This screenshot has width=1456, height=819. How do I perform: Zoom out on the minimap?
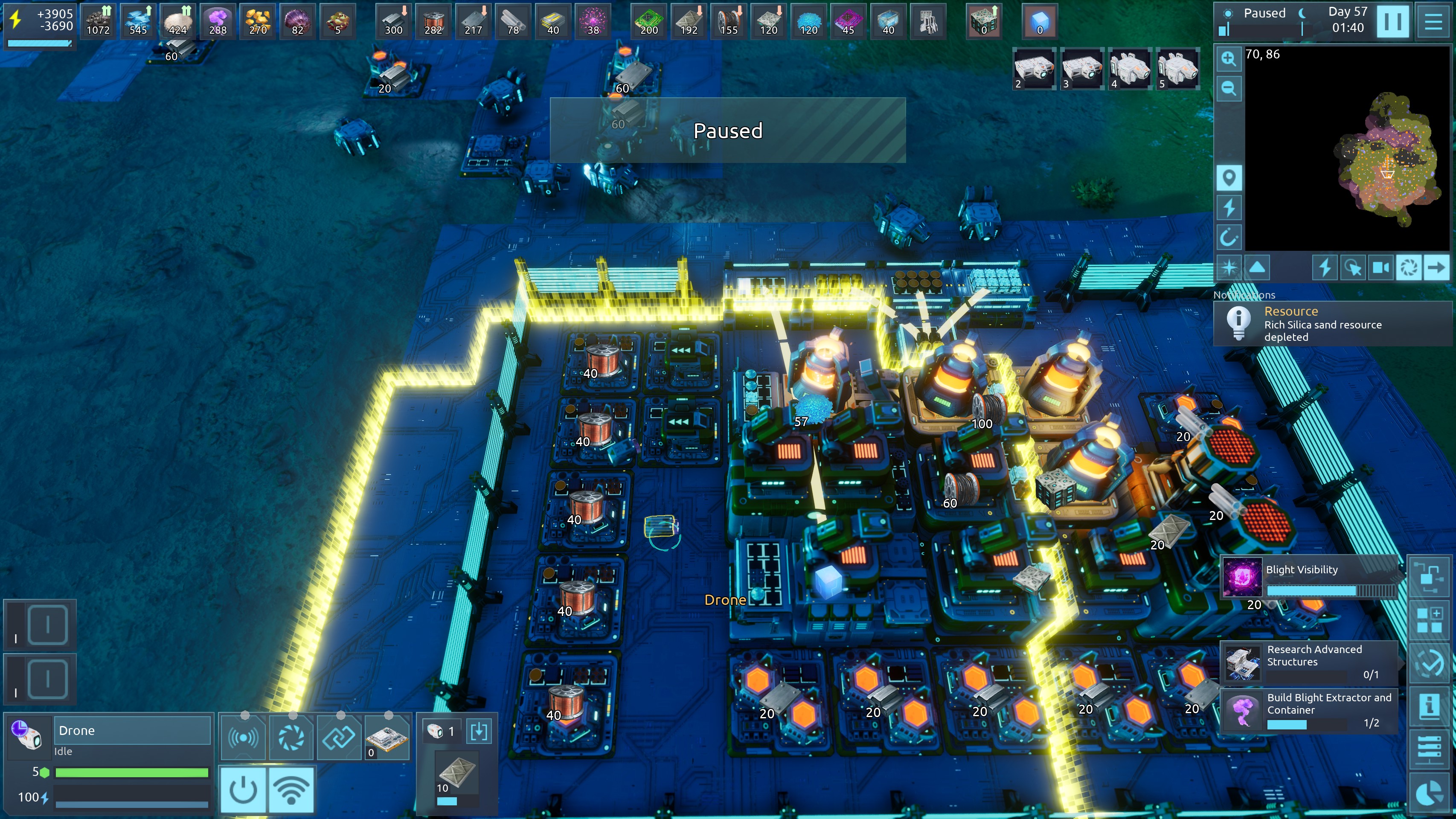tap(1228, 88)
